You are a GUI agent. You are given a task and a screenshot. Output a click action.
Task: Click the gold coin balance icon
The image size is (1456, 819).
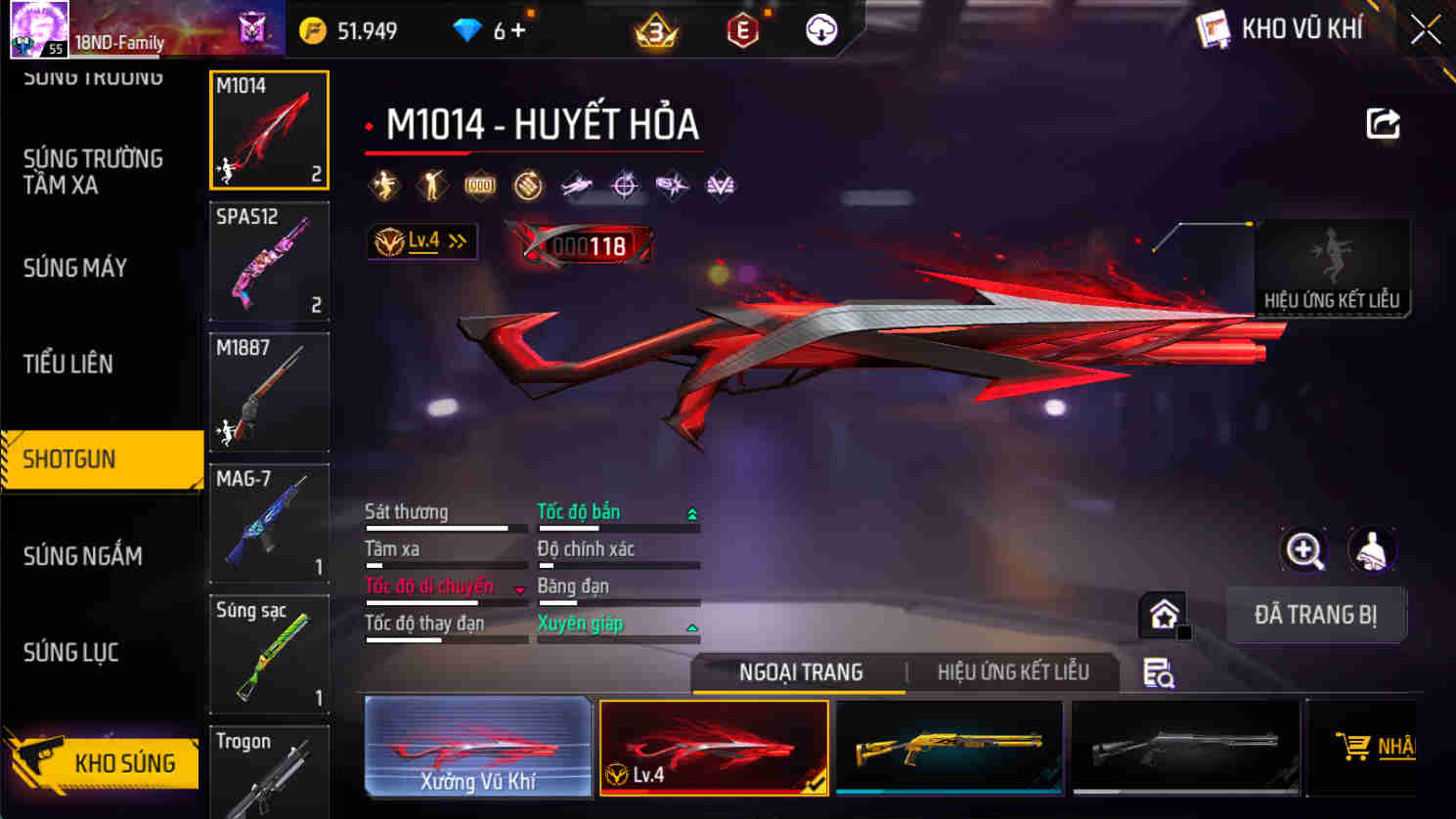(x=314, y=30)
